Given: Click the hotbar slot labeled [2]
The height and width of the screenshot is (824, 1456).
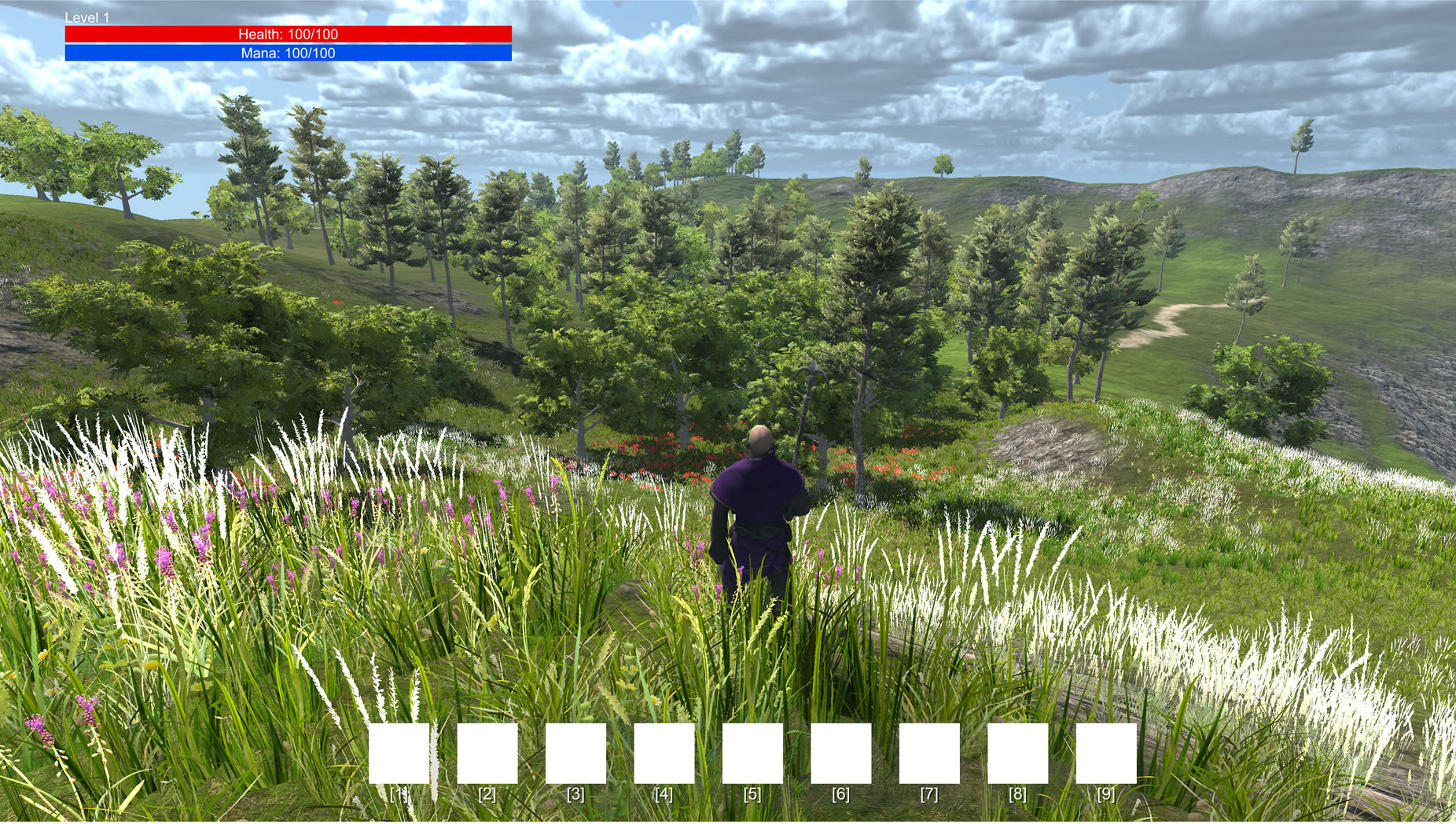Looking at the screenshot, I should pos(487,753).
